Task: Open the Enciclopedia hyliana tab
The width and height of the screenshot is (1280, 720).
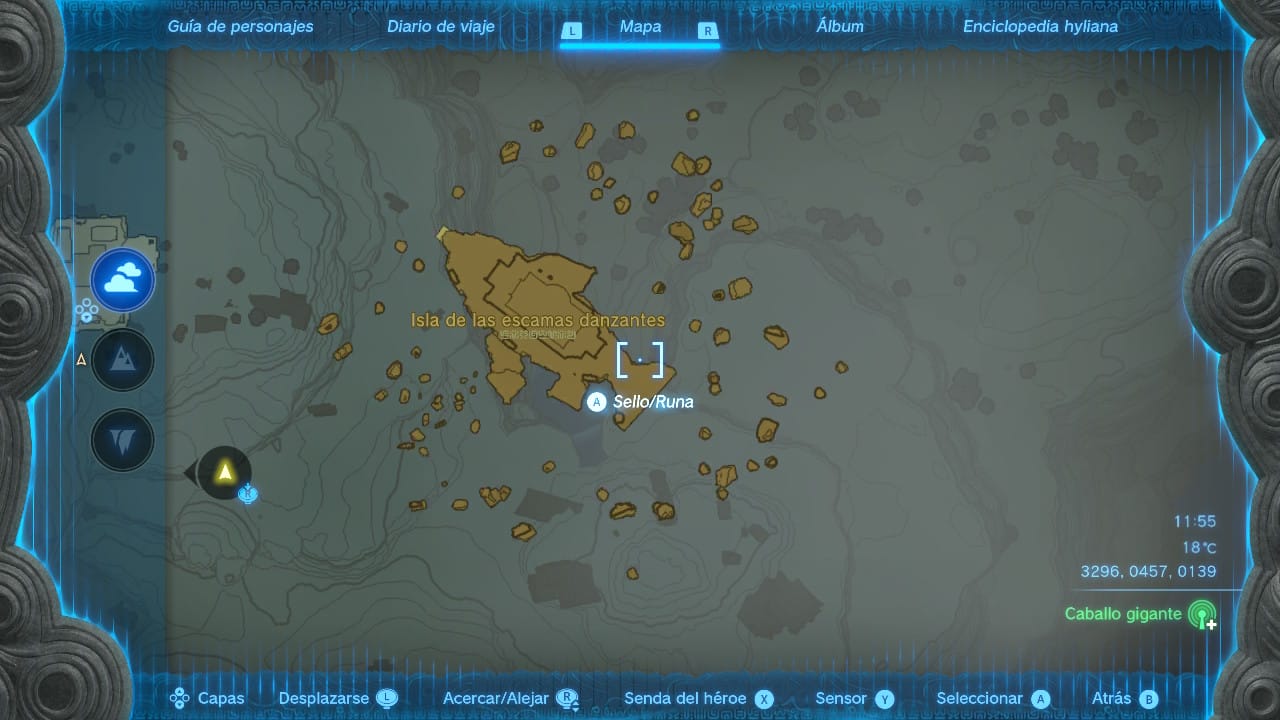Action: click(1041, 26)
